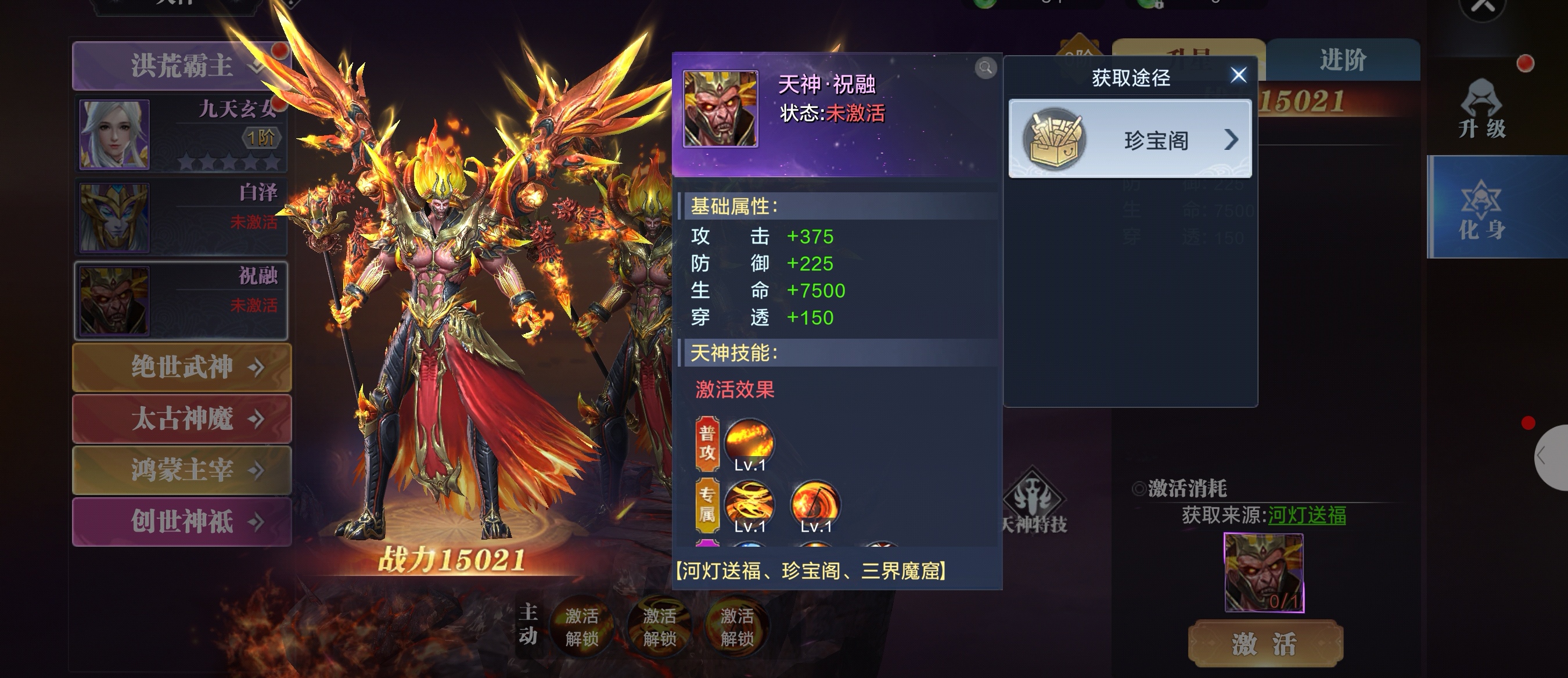The width and height of the screenshot is (1568, 678).
Task: Select 九天玄女 in the deity list
Action: click(x=181, y=134)
